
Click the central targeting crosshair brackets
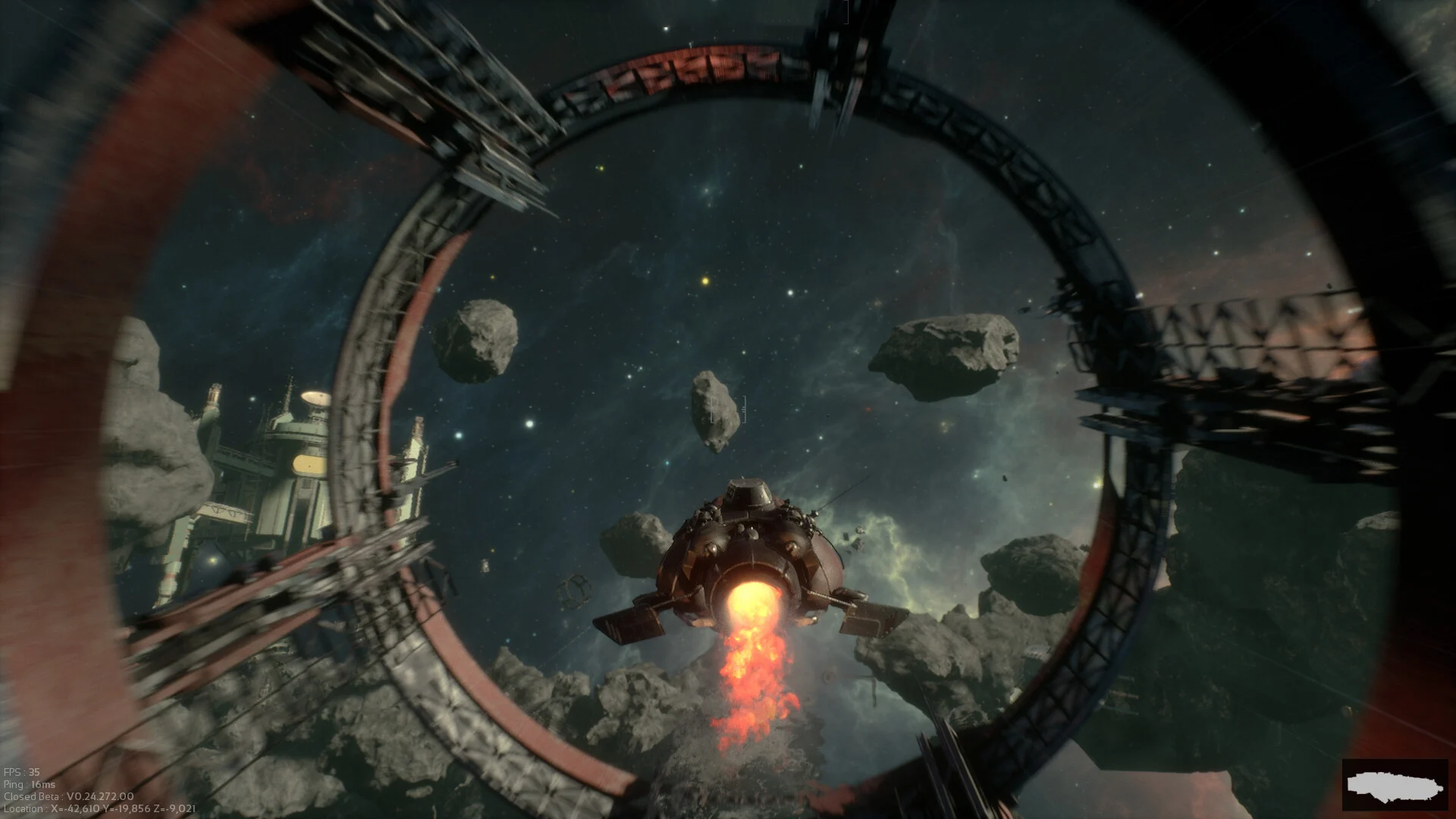click(728, 409)
